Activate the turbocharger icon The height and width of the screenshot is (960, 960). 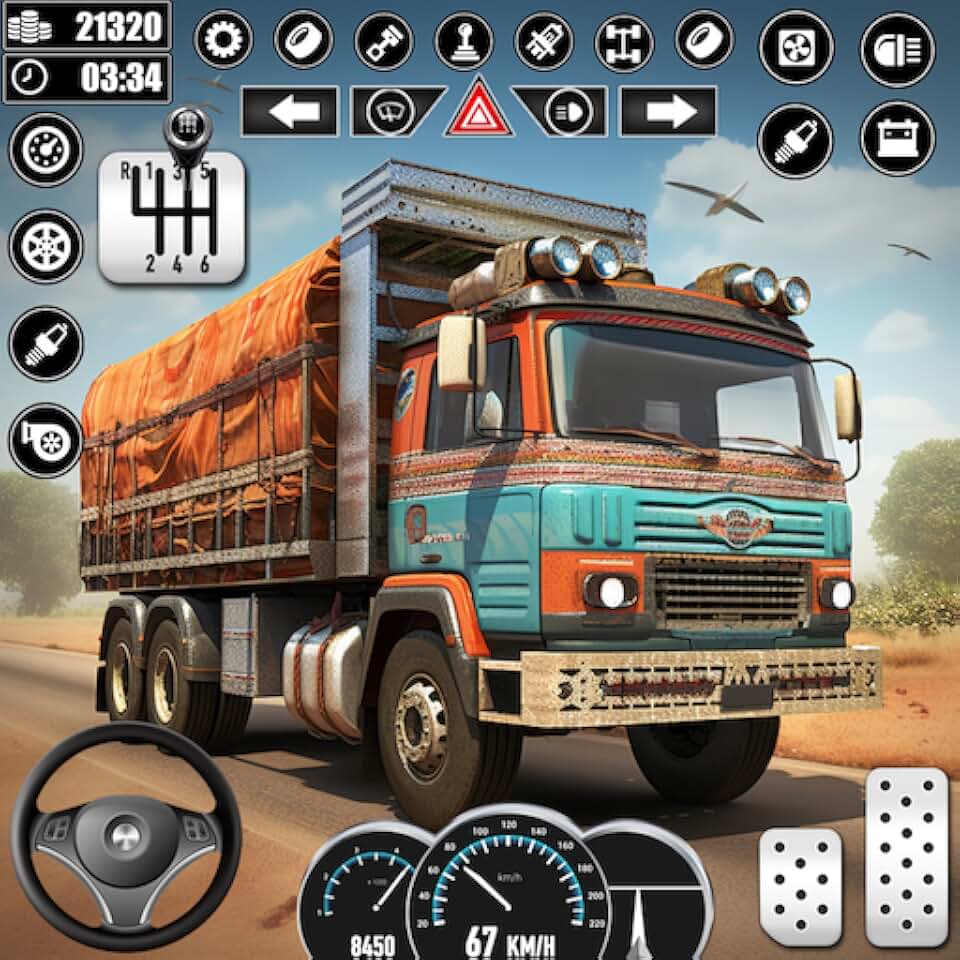46,440
